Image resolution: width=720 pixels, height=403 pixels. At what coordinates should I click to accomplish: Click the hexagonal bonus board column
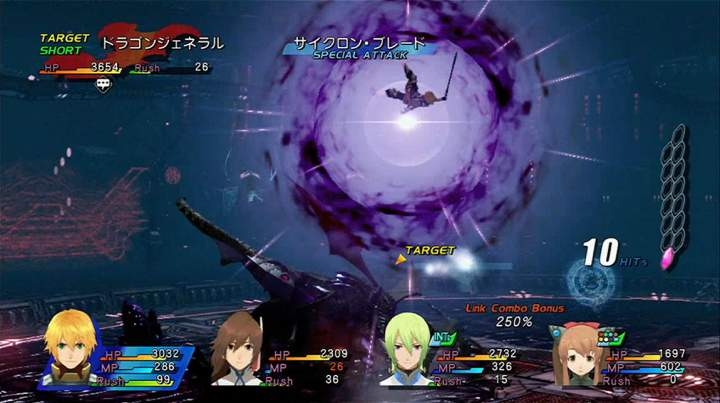pyautogui.click(x=678, y=194)
